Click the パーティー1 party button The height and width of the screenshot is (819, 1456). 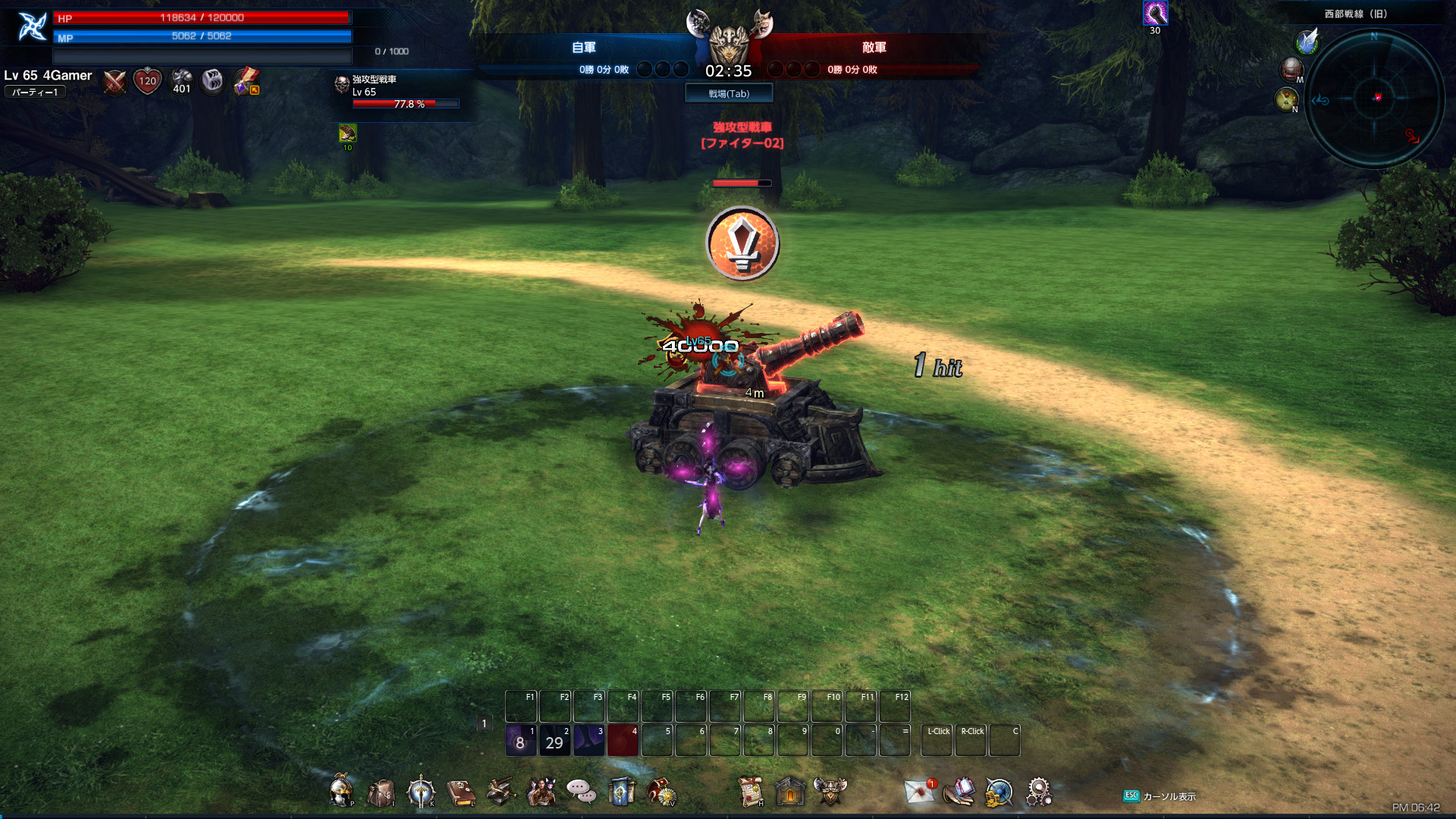[x=35, y=92]
